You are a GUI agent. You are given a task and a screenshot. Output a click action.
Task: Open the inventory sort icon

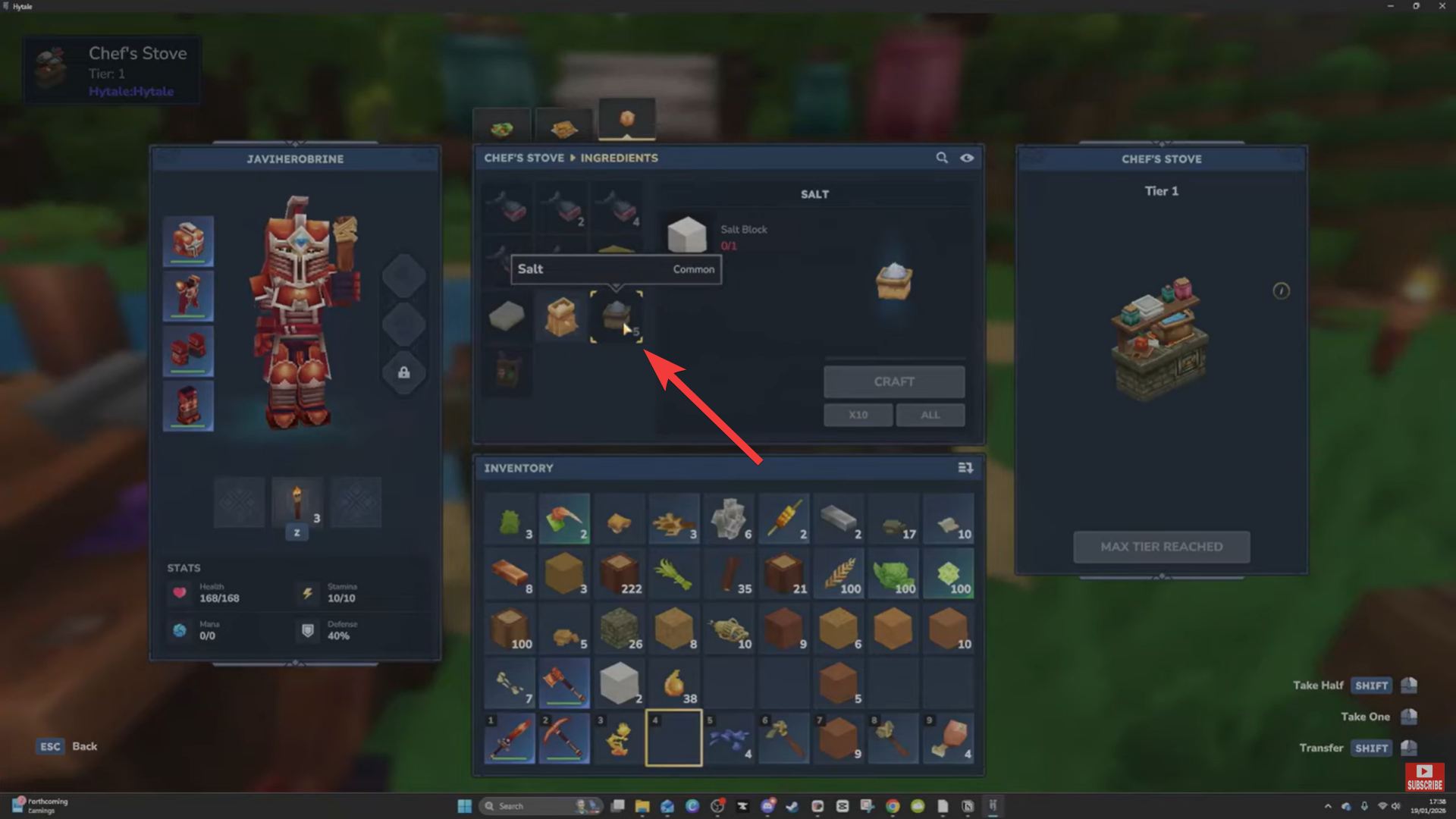965,468
